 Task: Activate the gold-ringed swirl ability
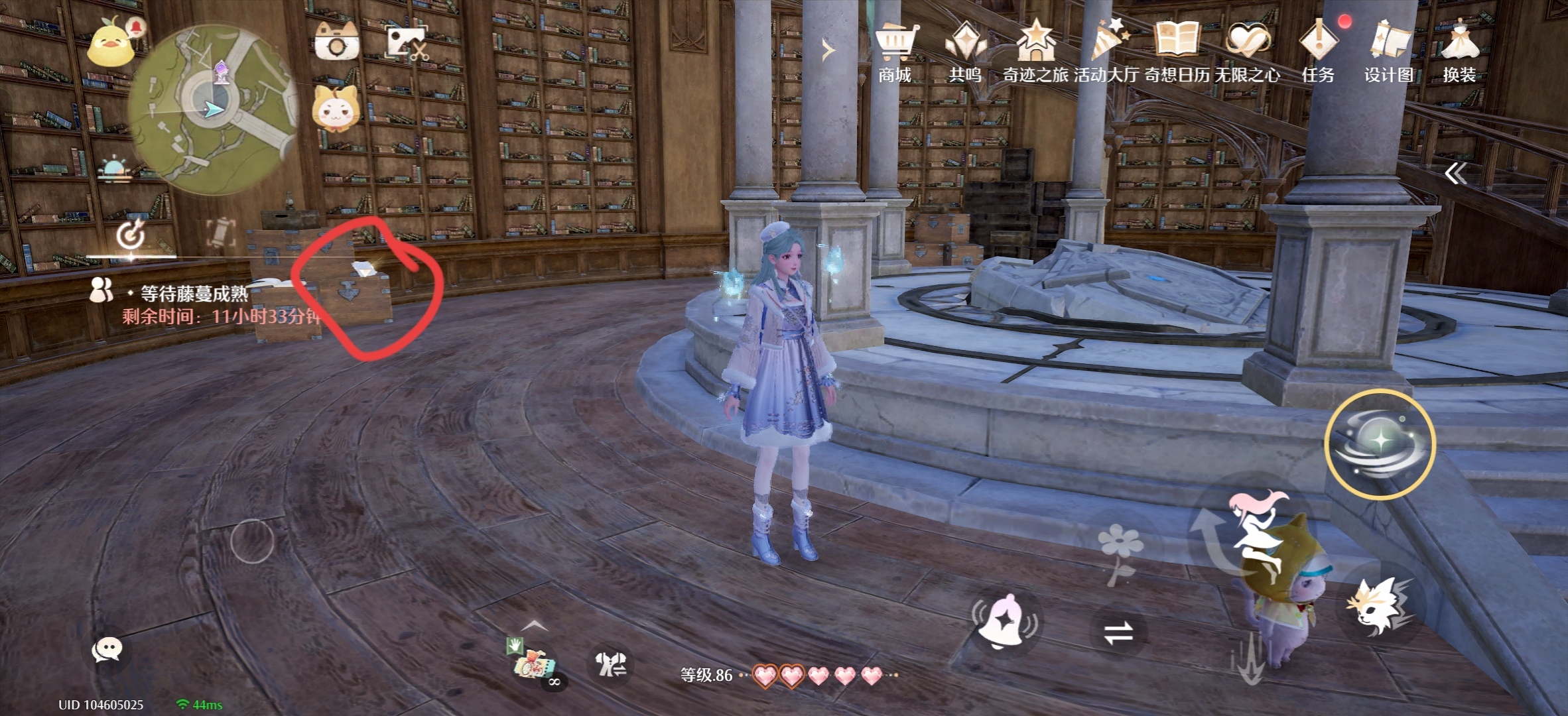tap(1380, 443)
